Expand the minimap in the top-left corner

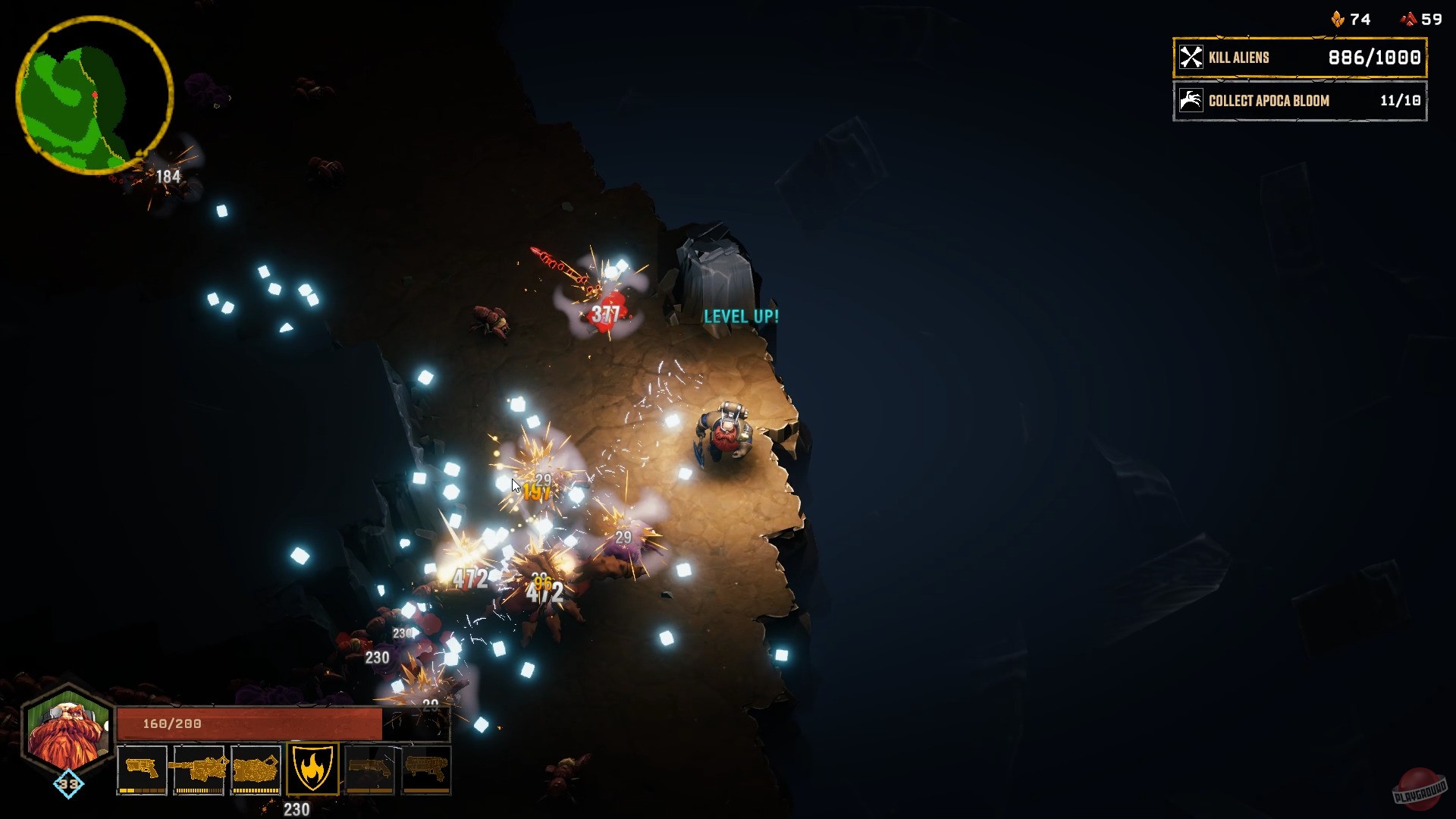pyautogui.click(x=93, y=93)
